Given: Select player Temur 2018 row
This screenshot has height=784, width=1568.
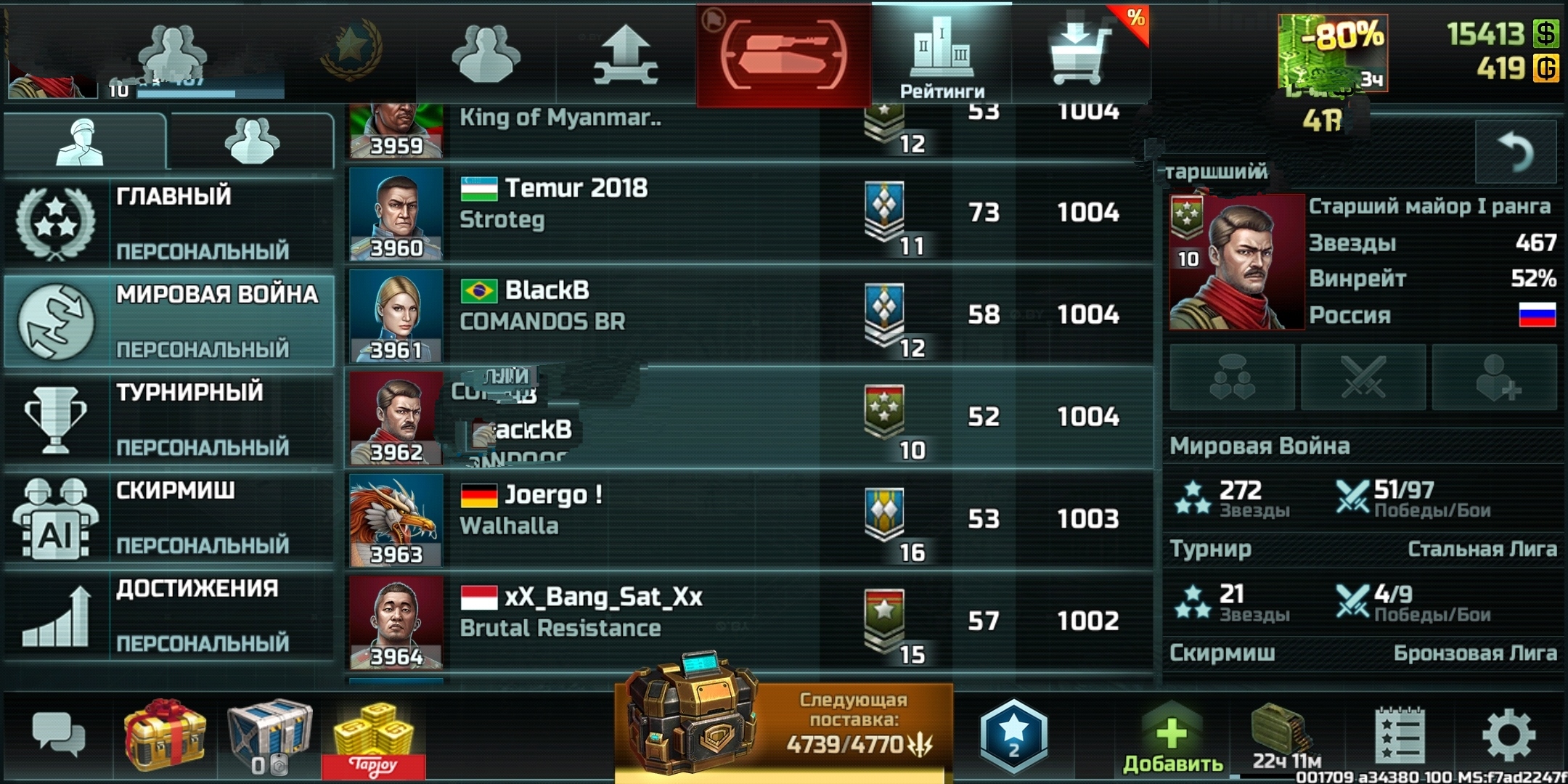Looking at the screenshot, I should click(x=748, y=213).
